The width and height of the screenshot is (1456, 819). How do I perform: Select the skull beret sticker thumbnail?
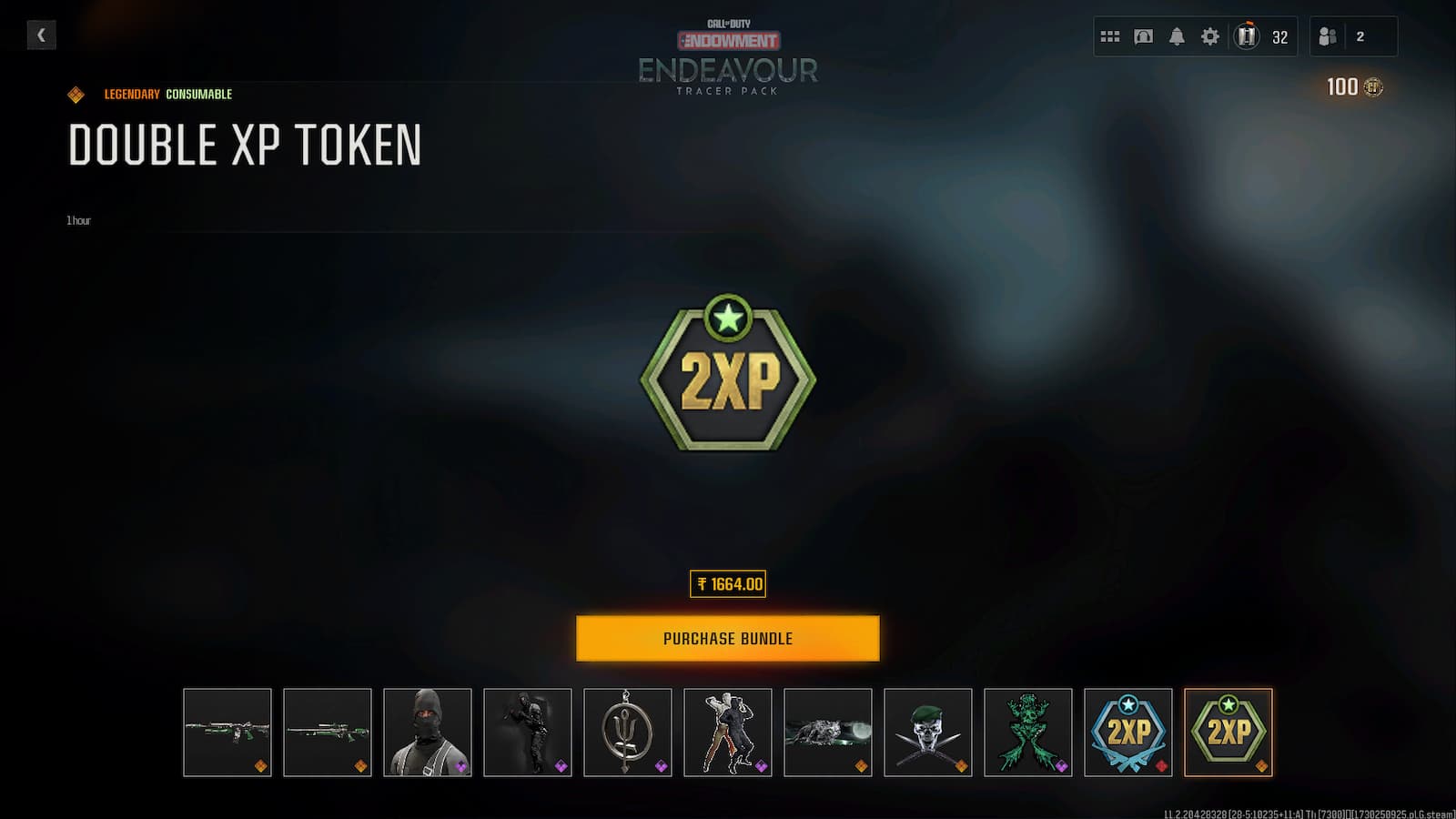tap(927, 733)
